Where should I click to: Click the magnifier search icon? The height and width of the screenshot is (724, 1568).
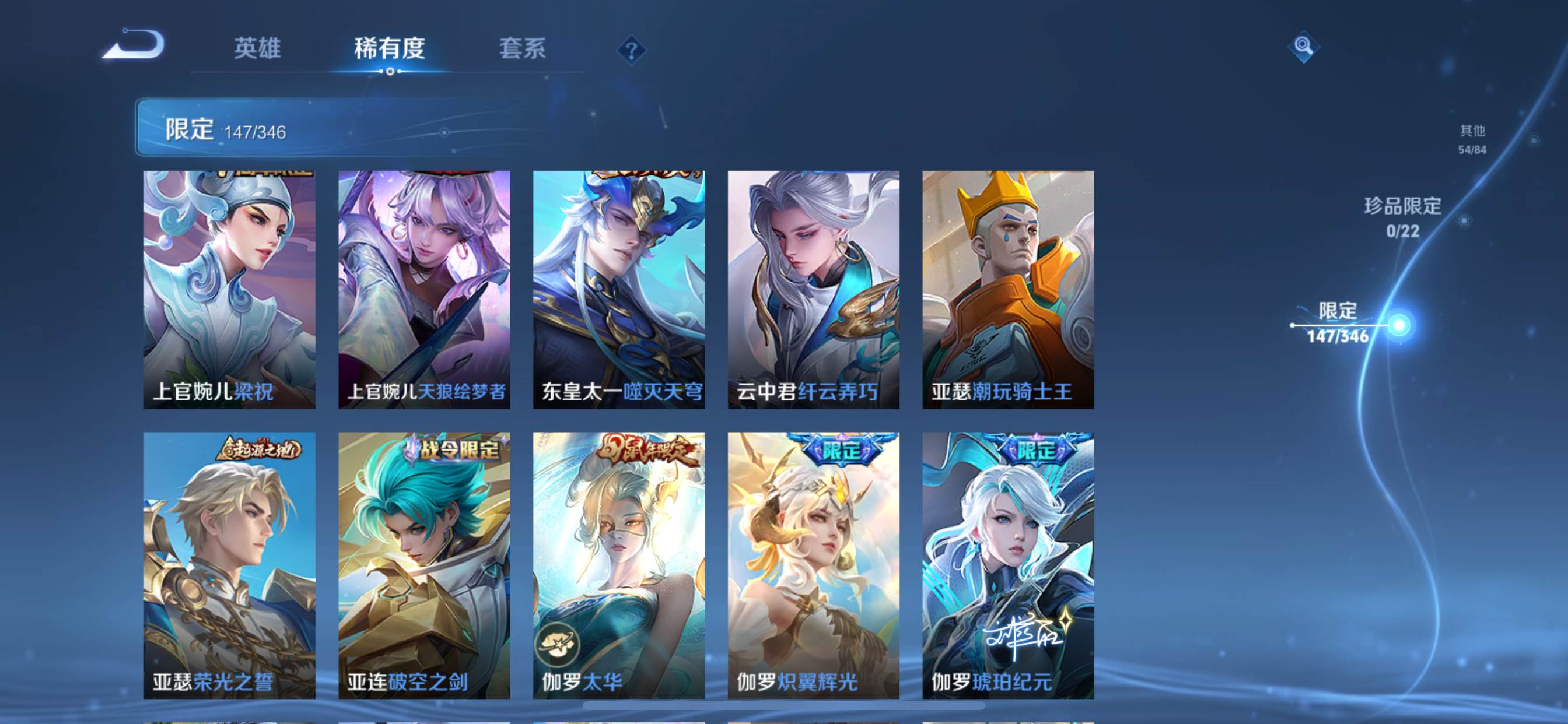click(1303, 46)
